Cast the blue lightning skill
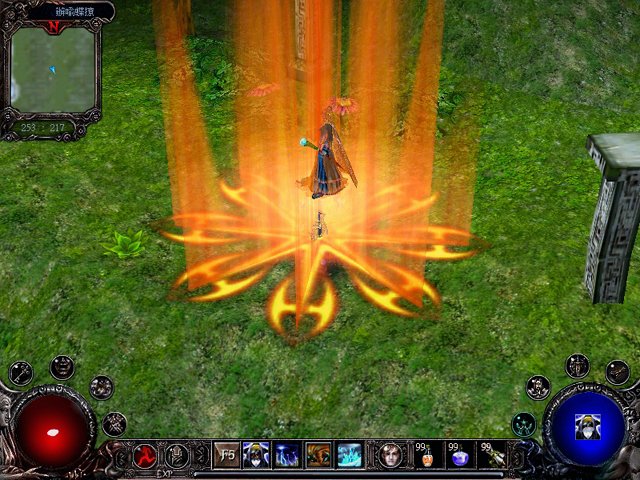 (287, 454)
